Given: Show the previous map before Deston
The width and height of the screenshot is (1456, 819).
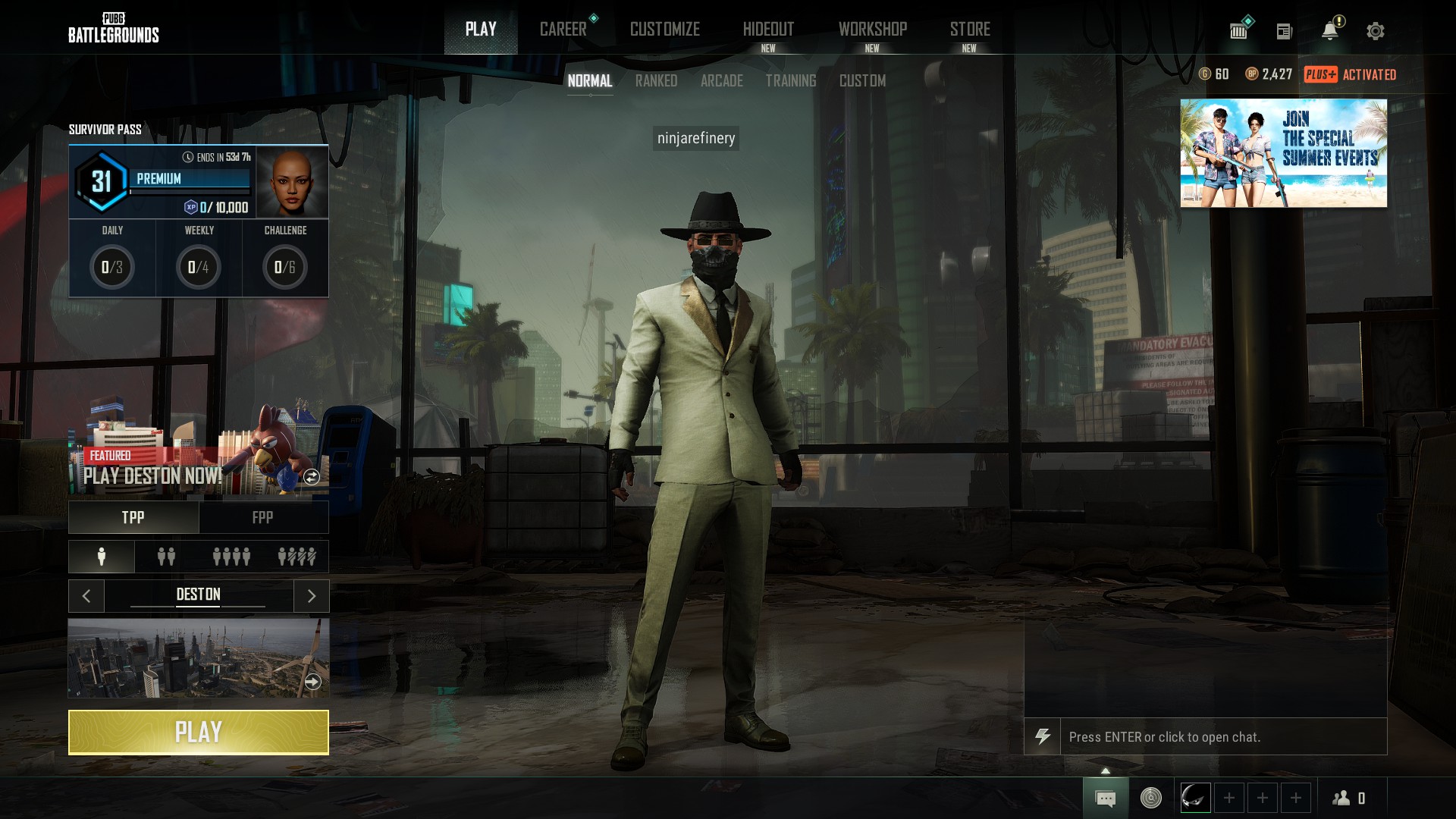Looking at the screenshot, I should coord(86,596).
